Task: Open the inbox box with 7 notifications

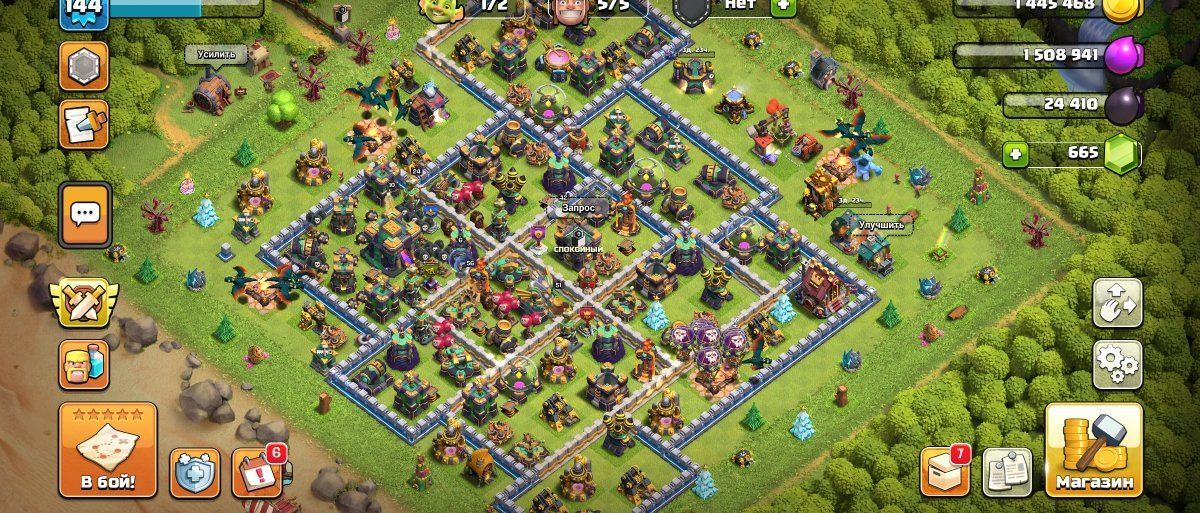Action: coord(945,471)
